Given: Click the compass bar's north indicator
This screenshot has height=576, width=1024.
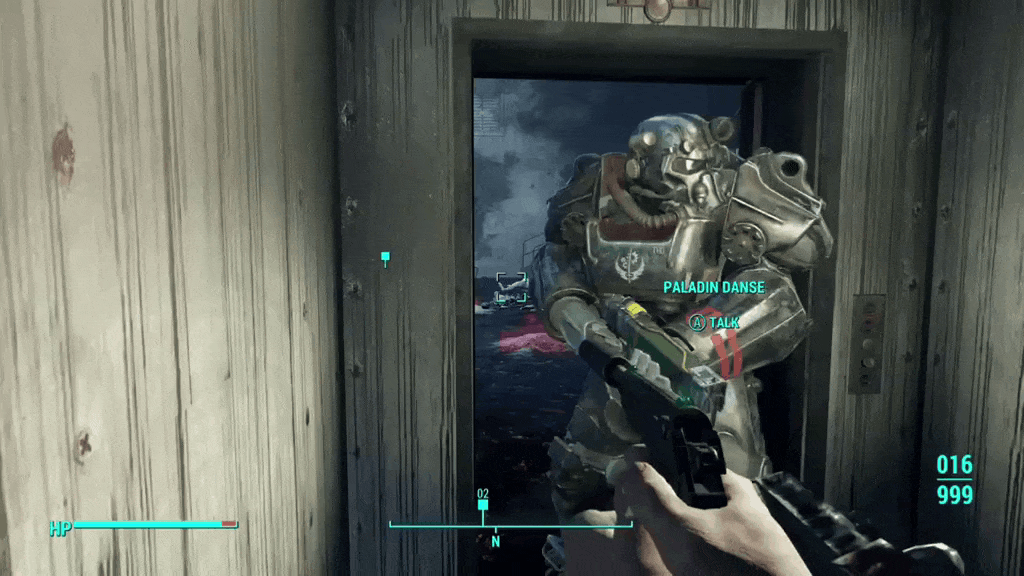Looking at the screenshot, I should point(495,541).
